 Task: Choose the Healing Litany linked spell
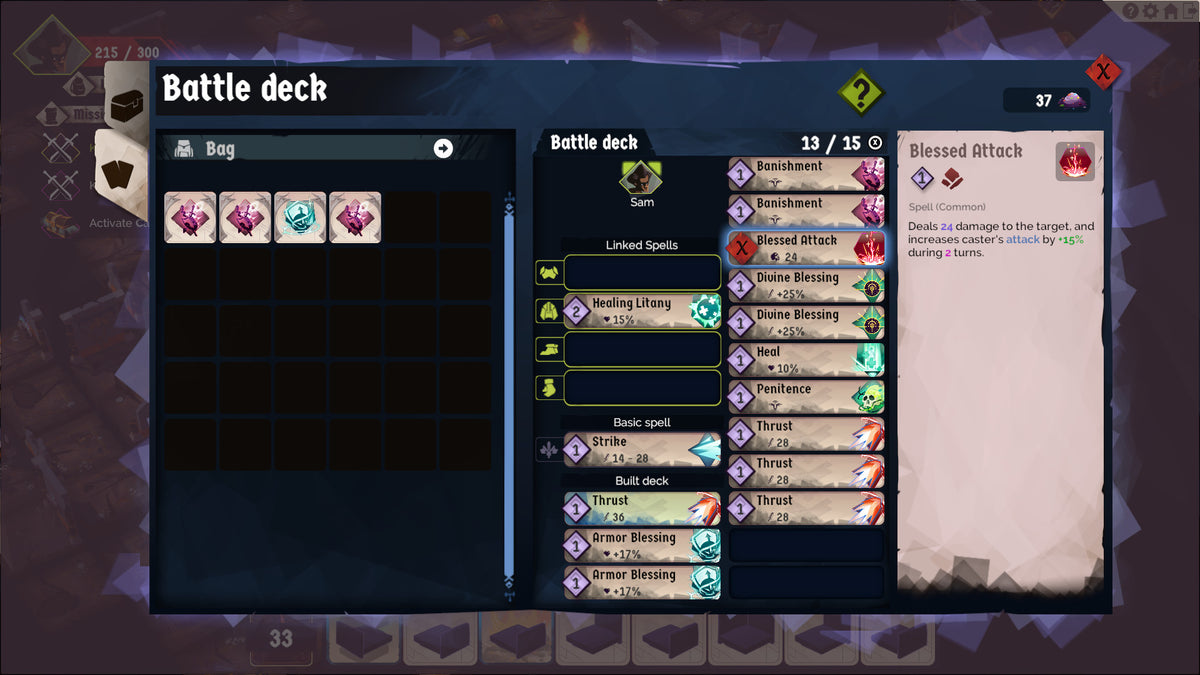pyautogui.click(x=642, y=310)
